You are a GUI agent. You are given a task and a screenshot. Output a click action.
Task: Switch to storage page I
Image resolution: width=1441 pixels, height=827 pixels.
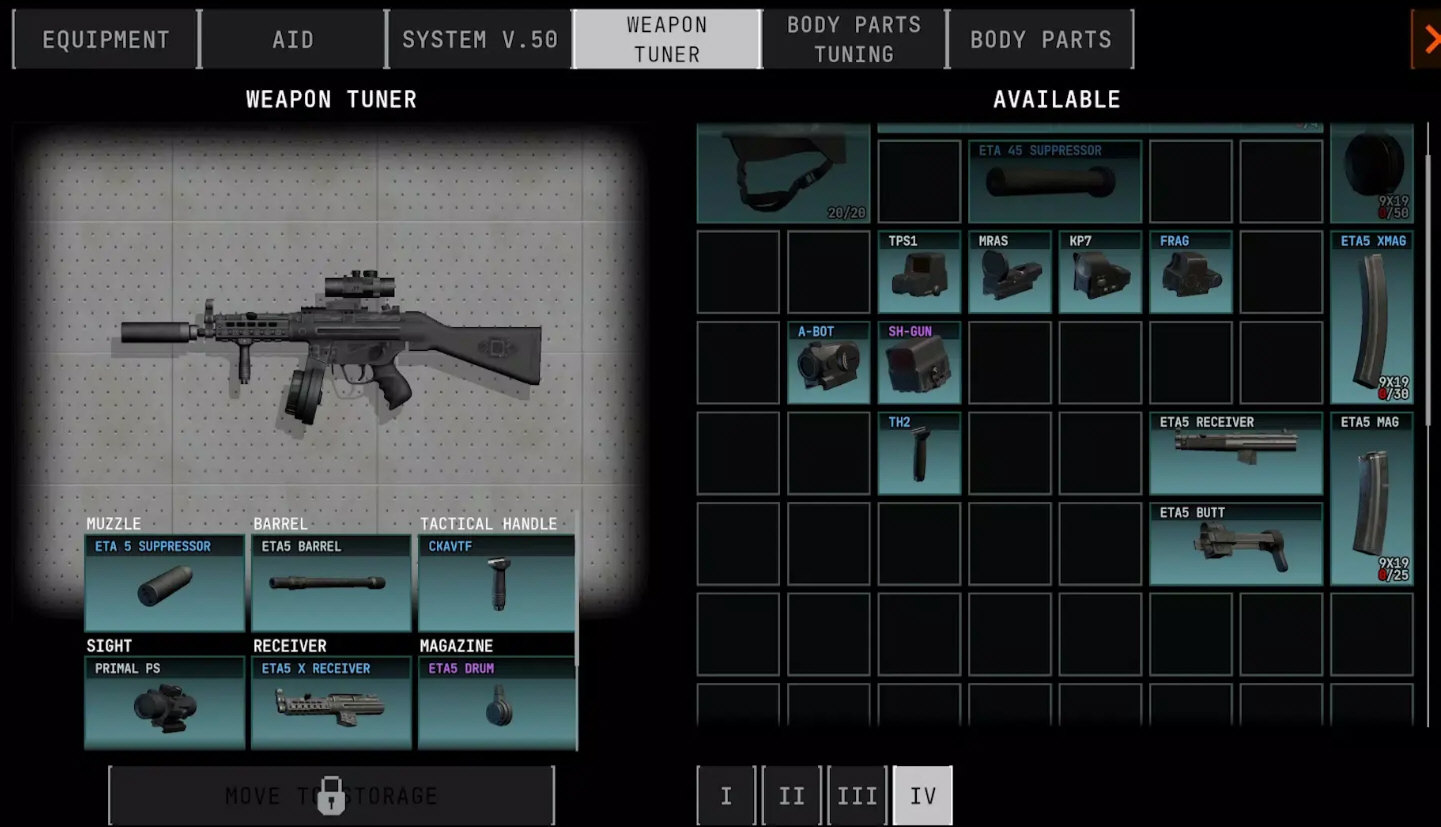pos(726,796)
